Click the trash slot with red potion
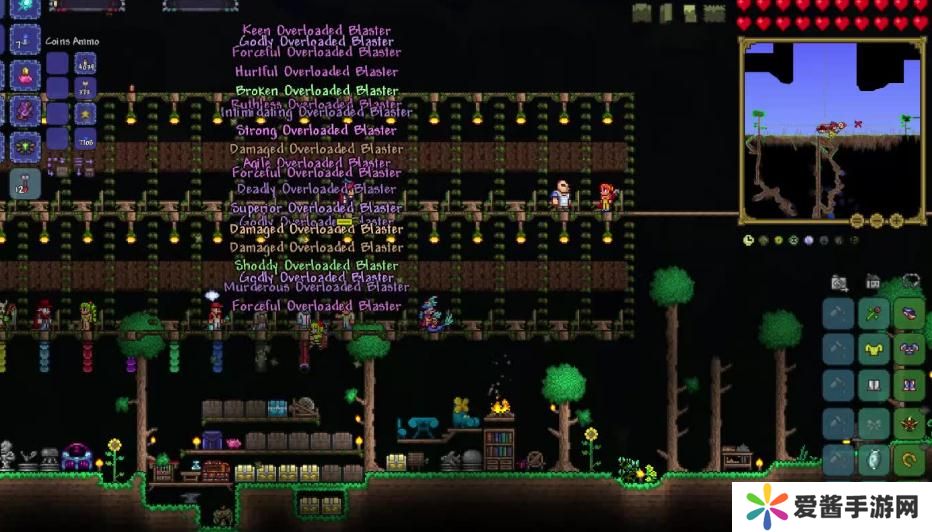This screenshot has width=932, height=532. (x=24, y=183)
